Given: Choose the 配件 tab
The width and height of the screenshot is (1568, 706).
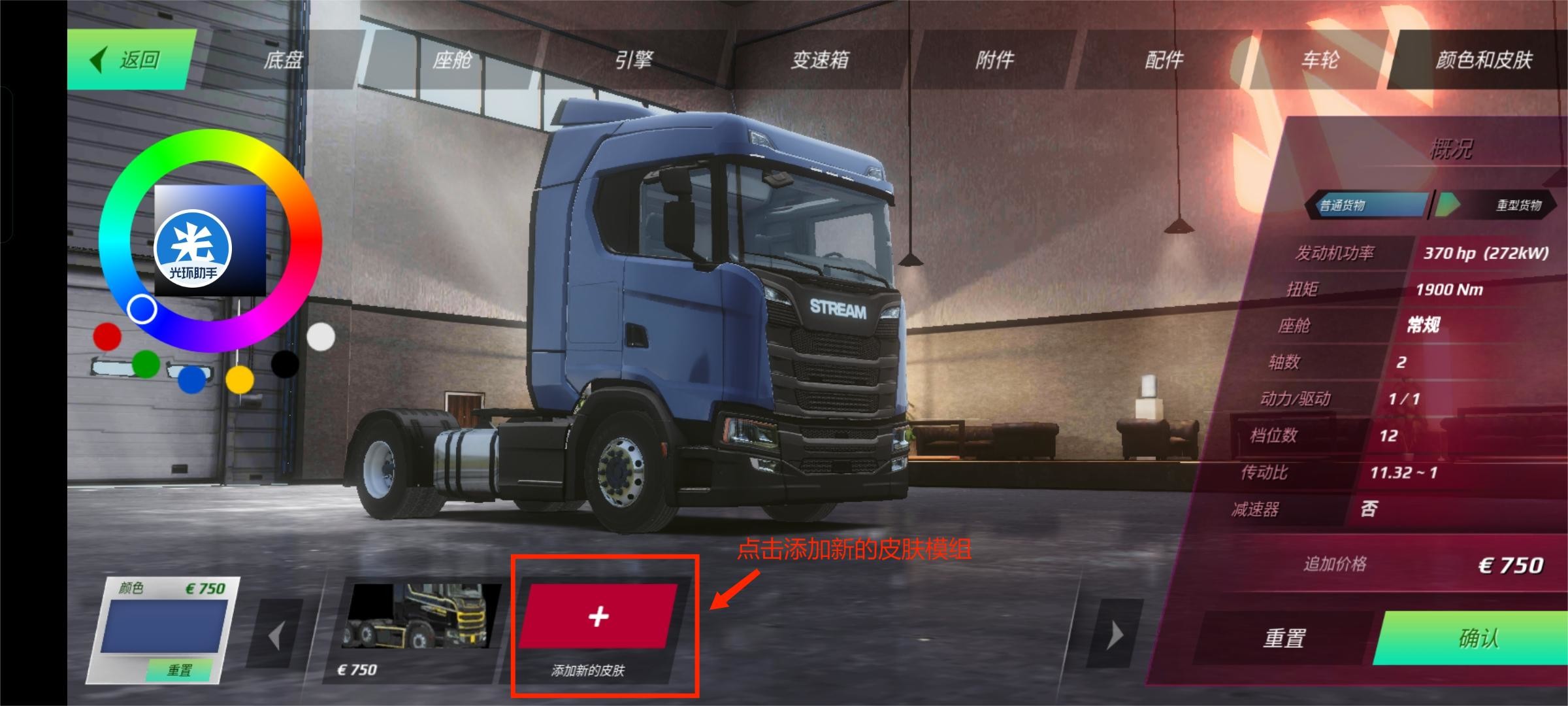Looking at the screenshot, I should pos(1164,60).
